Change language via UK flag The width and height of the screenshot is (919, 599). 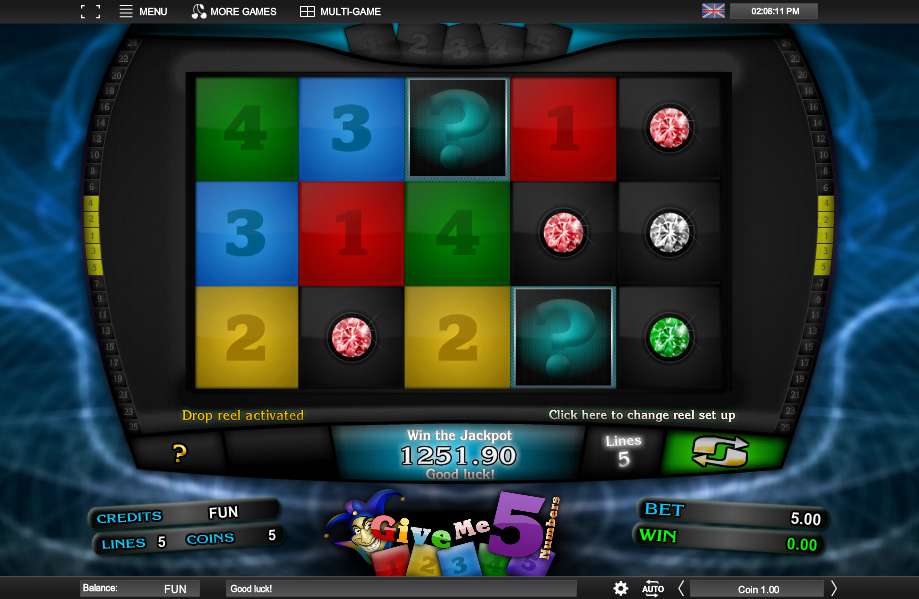(713, 11)
